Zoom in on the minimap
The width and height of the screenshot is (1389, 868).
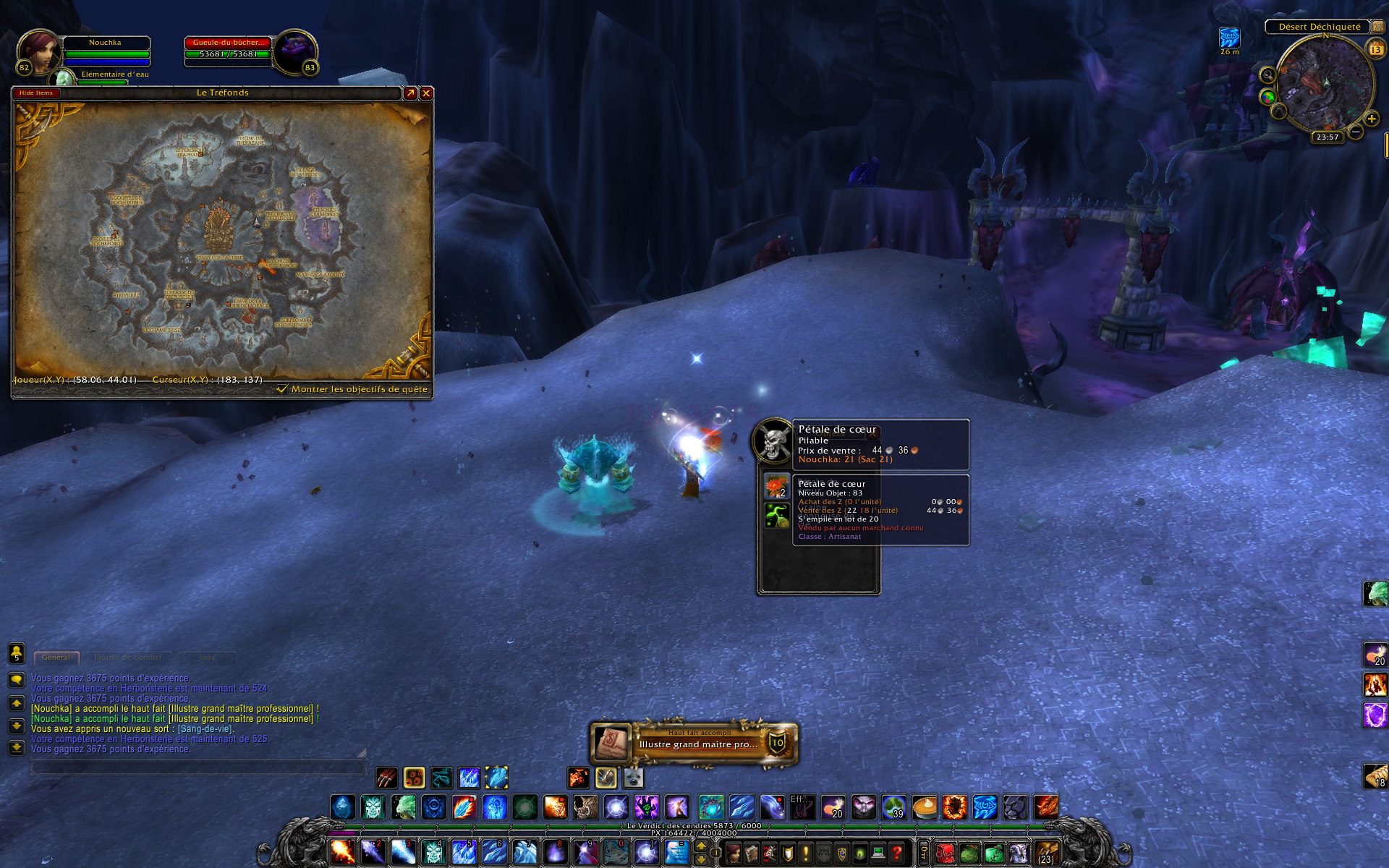click(1371, 119)
